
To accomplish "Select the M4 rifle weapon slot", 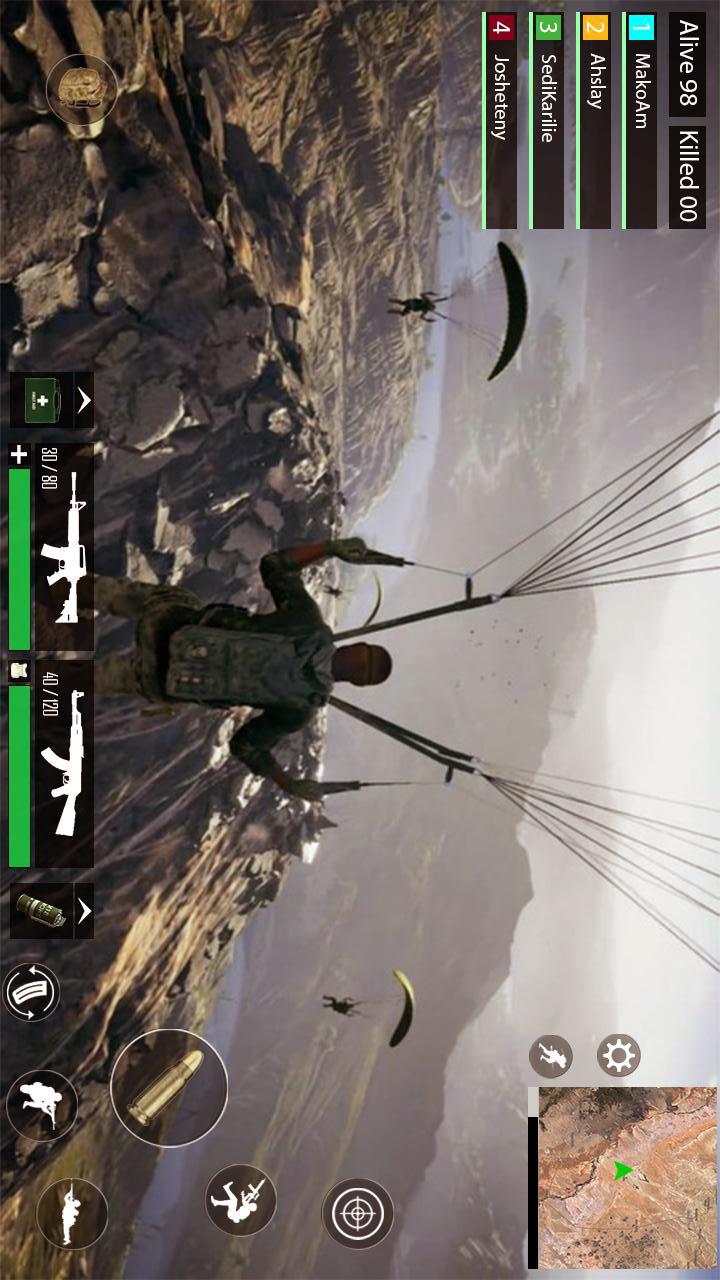I will (x=64, y=548).
